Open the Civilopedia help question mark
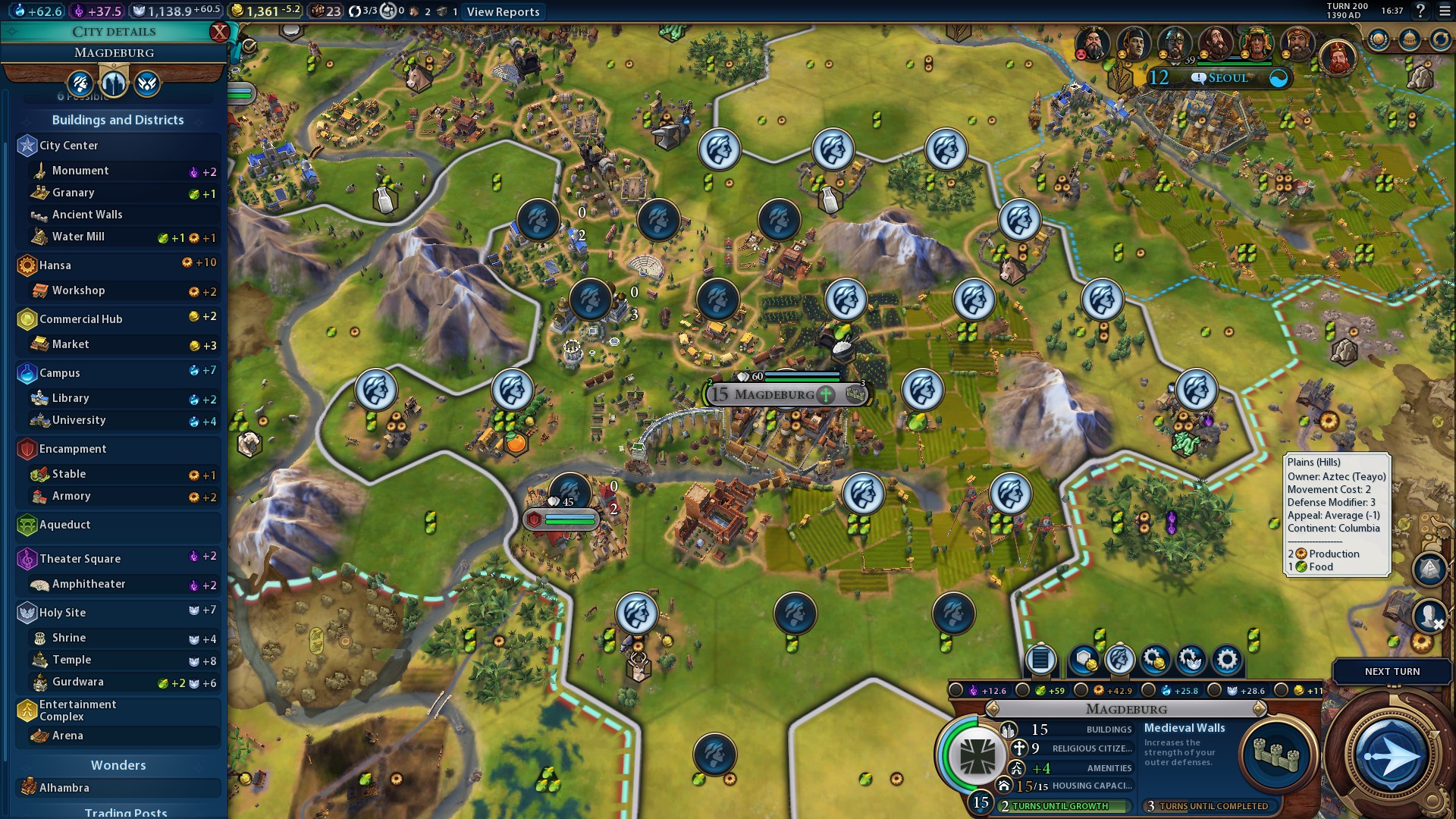 [x=1420, y=11]
